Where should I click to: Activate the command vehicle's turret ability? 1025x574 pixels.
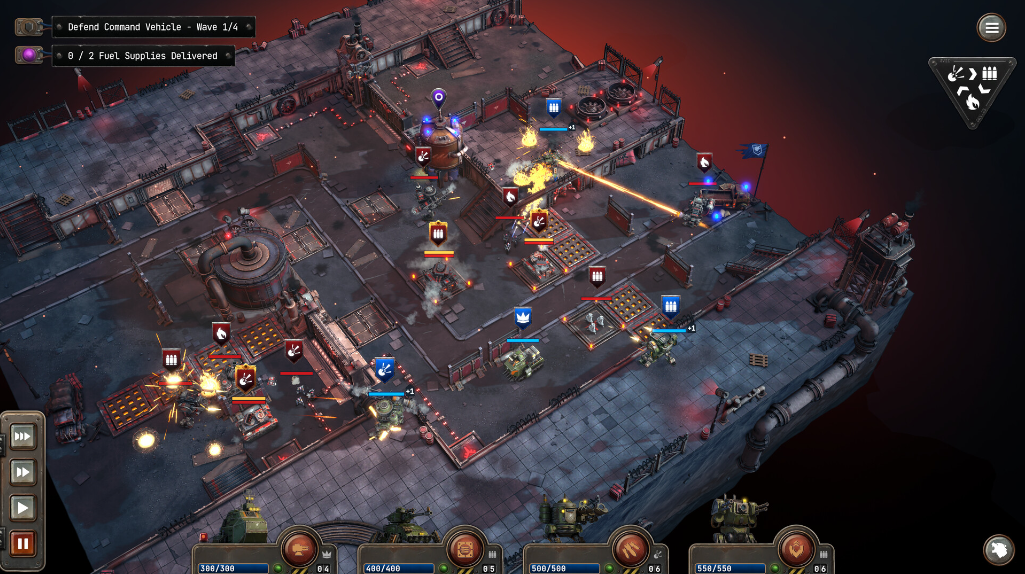point(299,547)
